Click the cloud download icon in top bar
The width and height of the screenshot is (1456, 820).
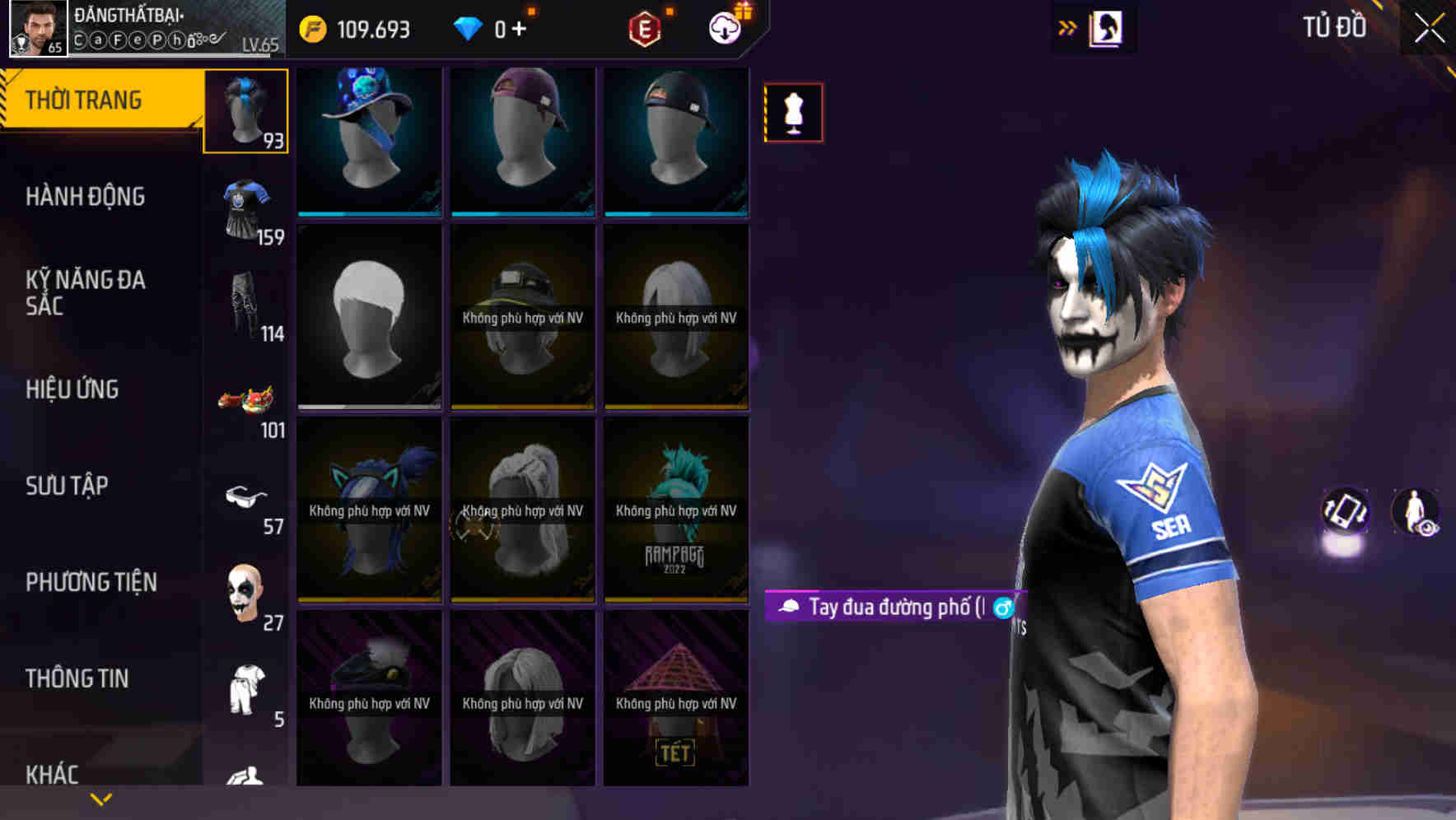click(724, 27)
